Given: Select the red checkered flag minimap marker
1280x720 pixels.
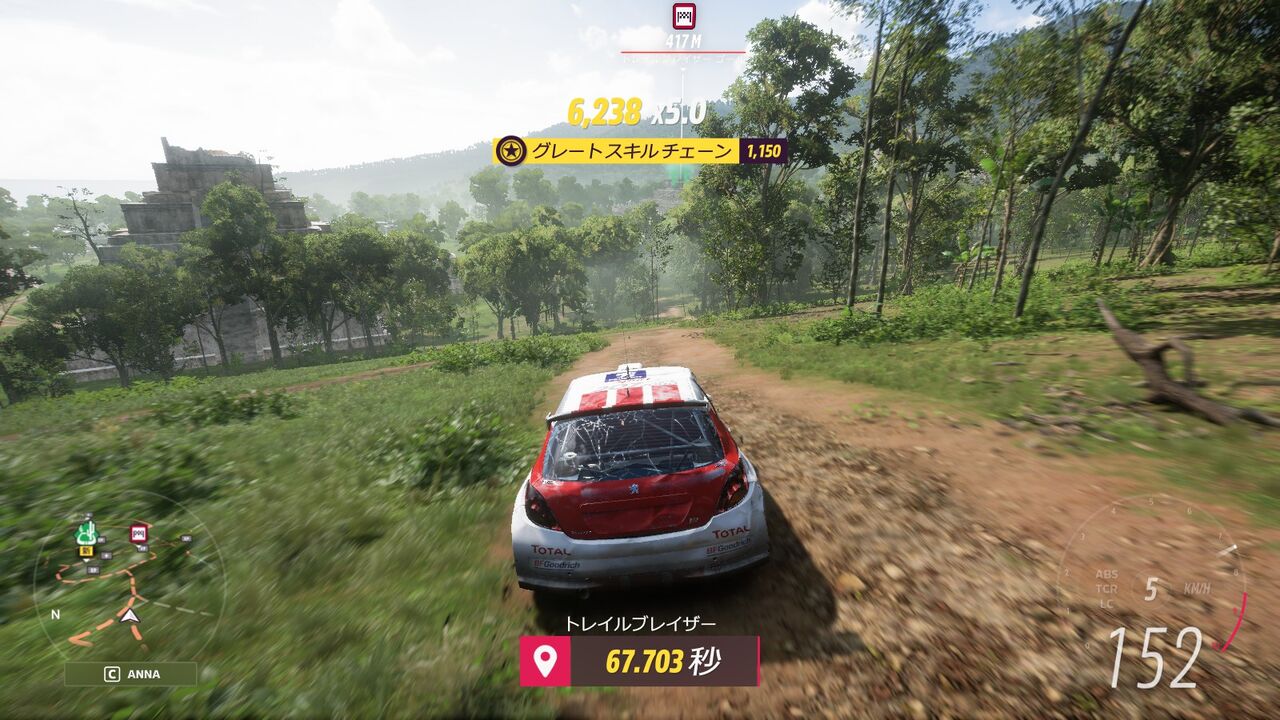Looking at the screenshot, I should click(138, 533).
